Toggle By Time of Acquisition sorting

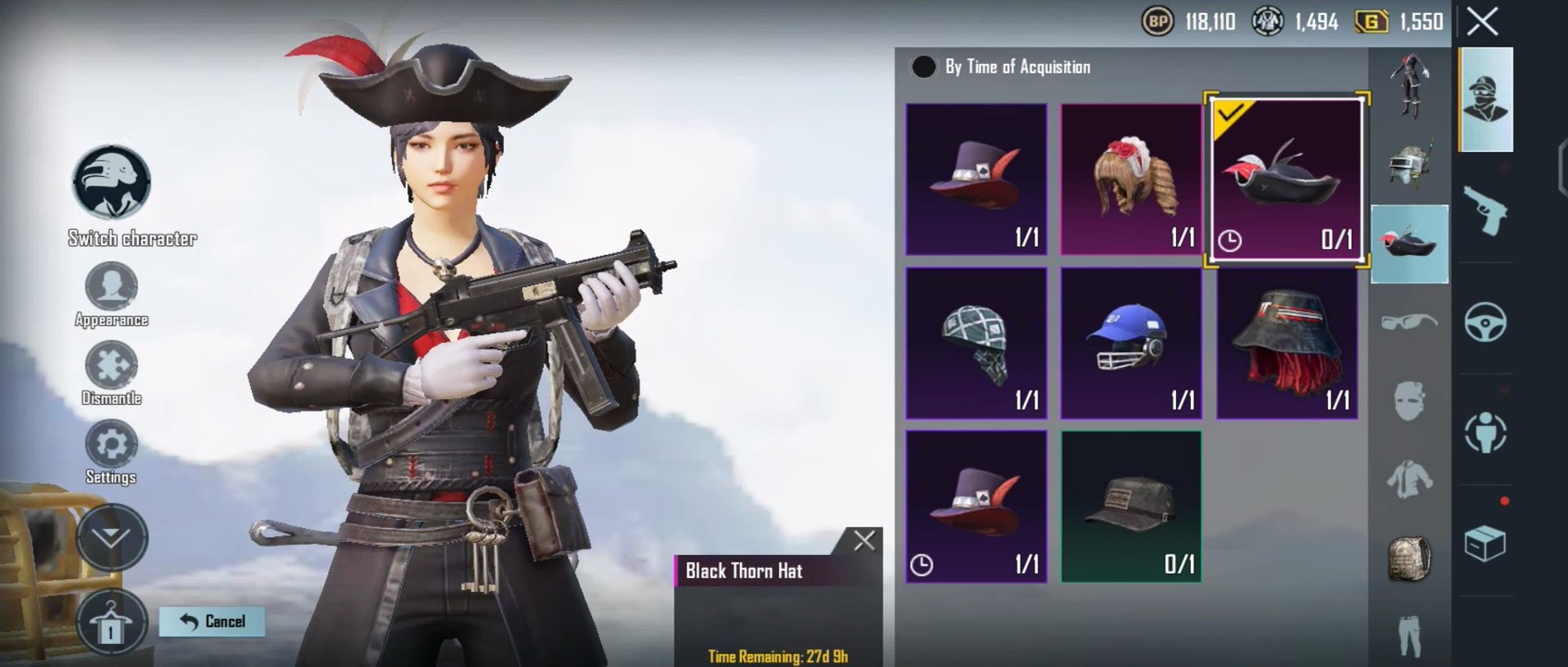click(923, 67)
